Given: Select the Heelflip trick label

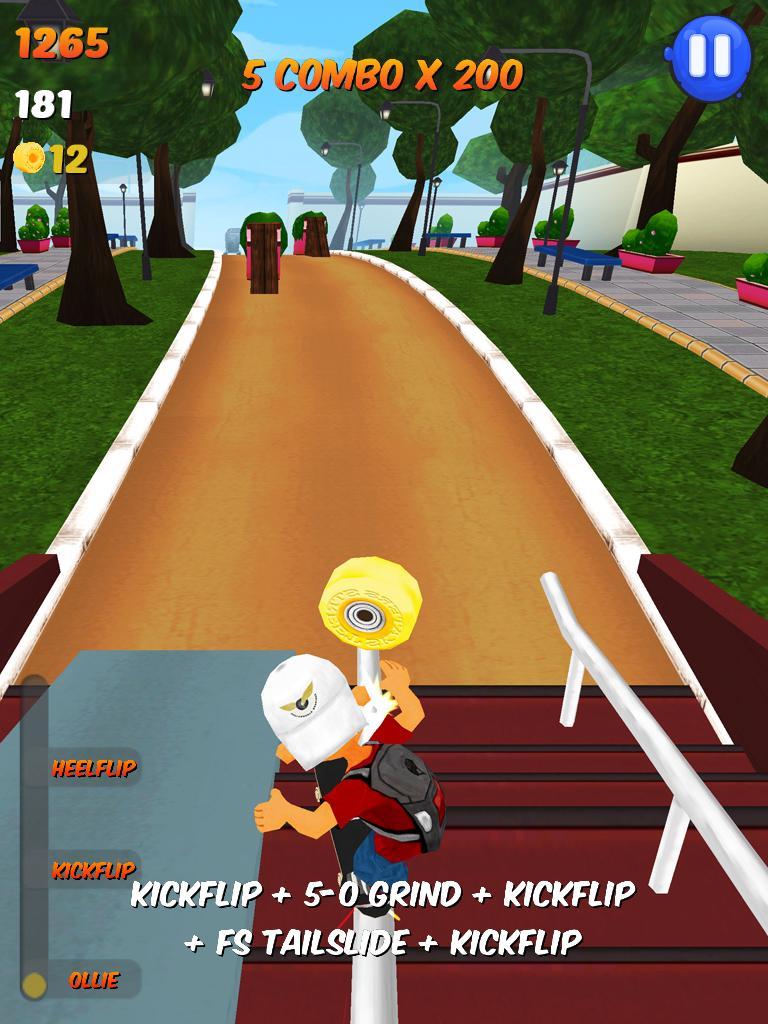Looking at the screenshot, I should click(x=94, y=768).
